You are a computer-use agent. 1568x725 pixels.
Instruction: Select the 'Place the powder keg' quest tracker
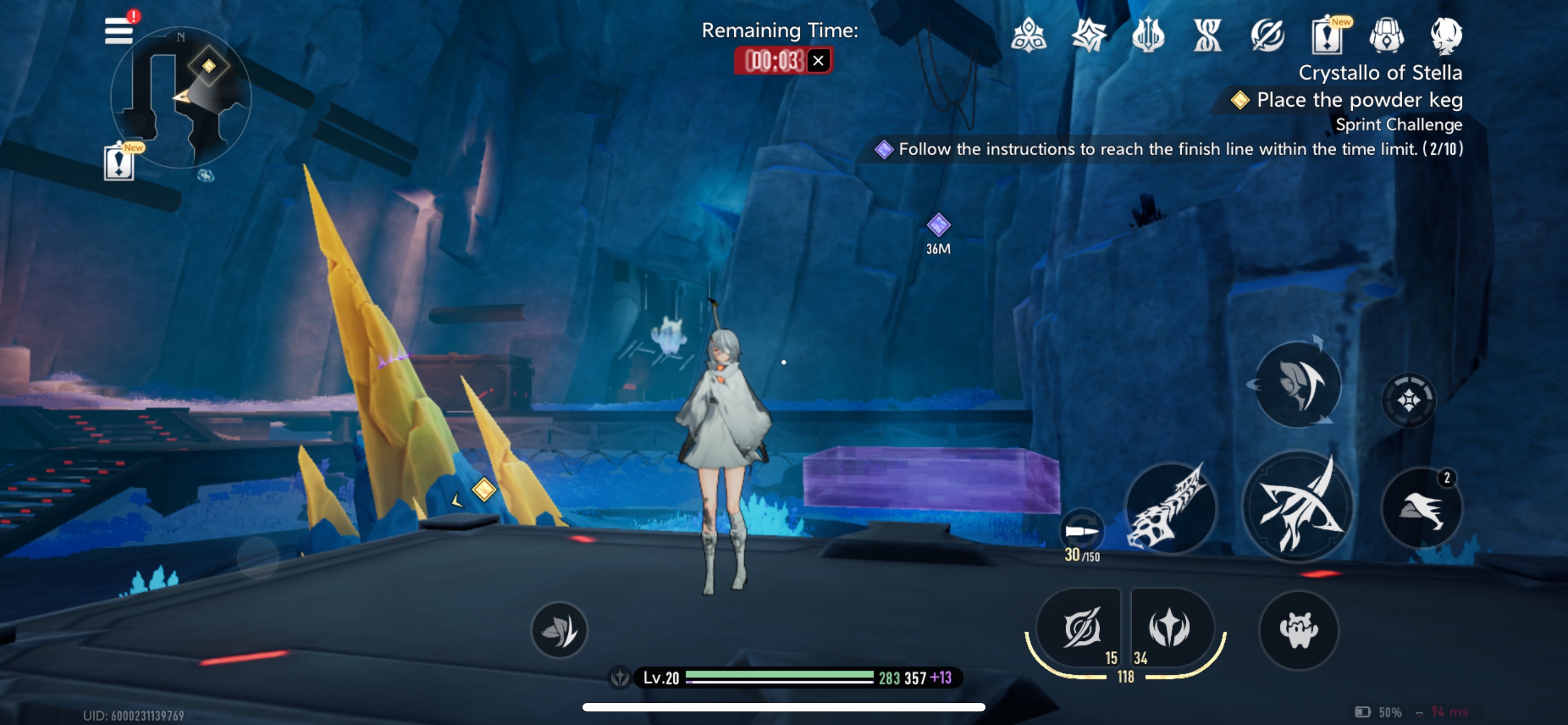click(x=1359, y=100)
